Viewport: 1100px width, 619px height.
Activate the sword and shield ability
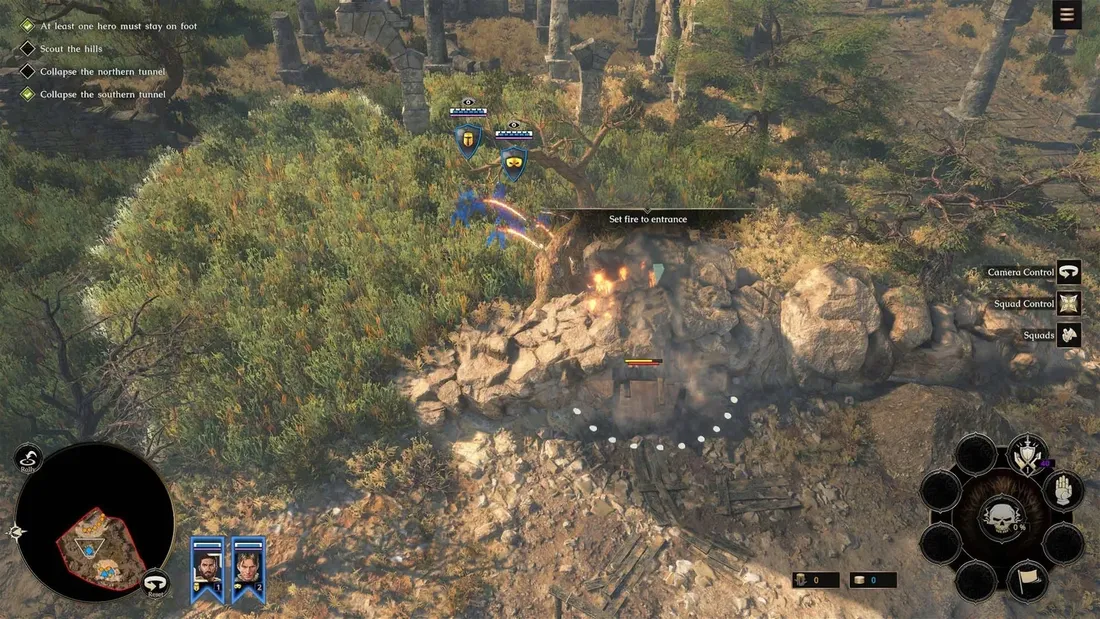(1027, 455)
